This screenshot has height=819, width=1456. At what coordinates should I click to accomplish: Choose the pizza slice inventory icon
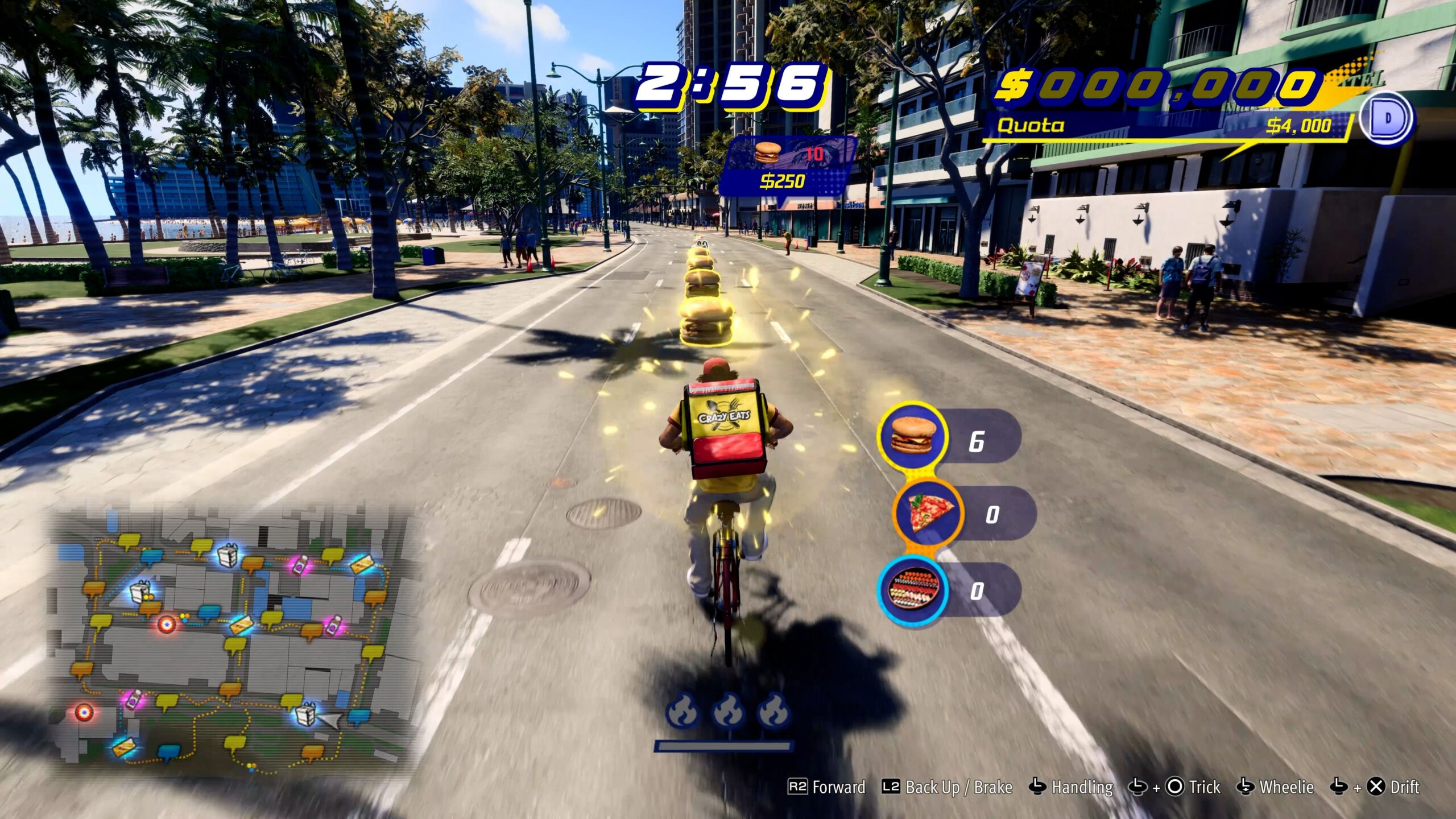(927, 512)
